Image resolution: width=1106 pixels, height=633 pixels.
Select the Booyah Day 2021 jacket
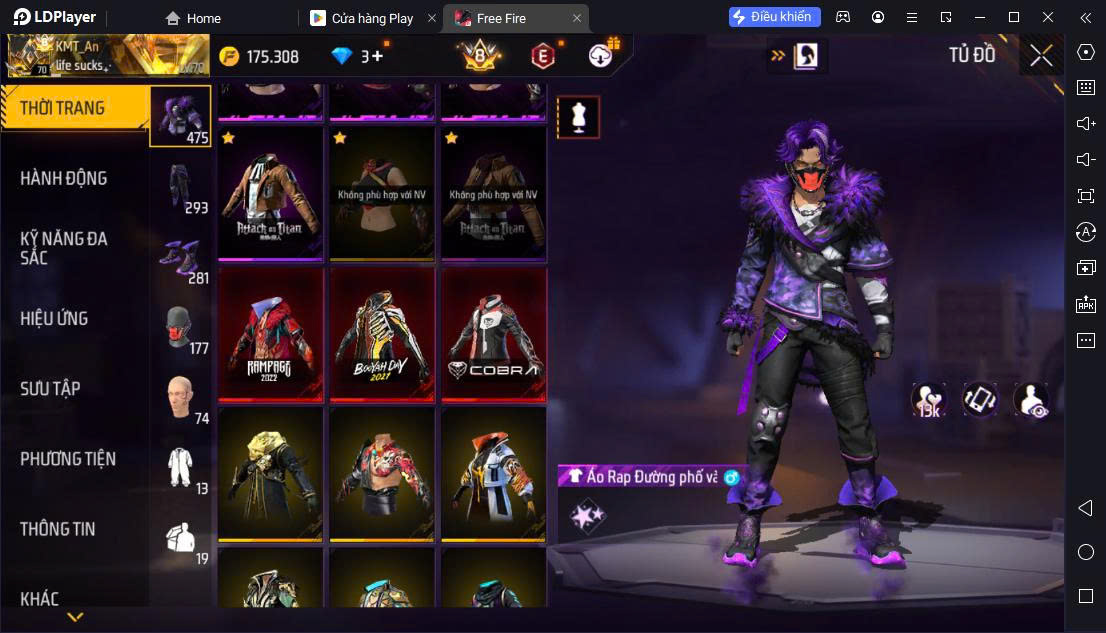(x=382, y=334)
